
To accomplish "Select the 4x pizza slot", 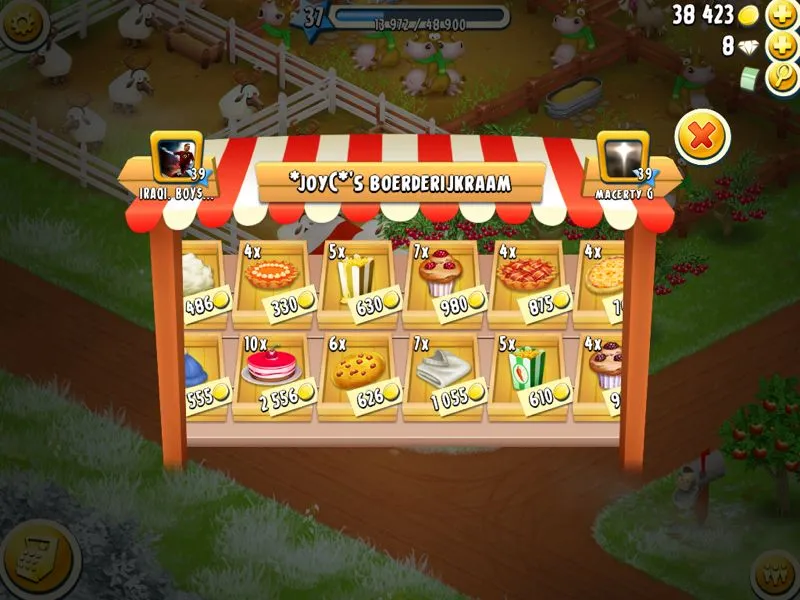I will tap(603, 282).
